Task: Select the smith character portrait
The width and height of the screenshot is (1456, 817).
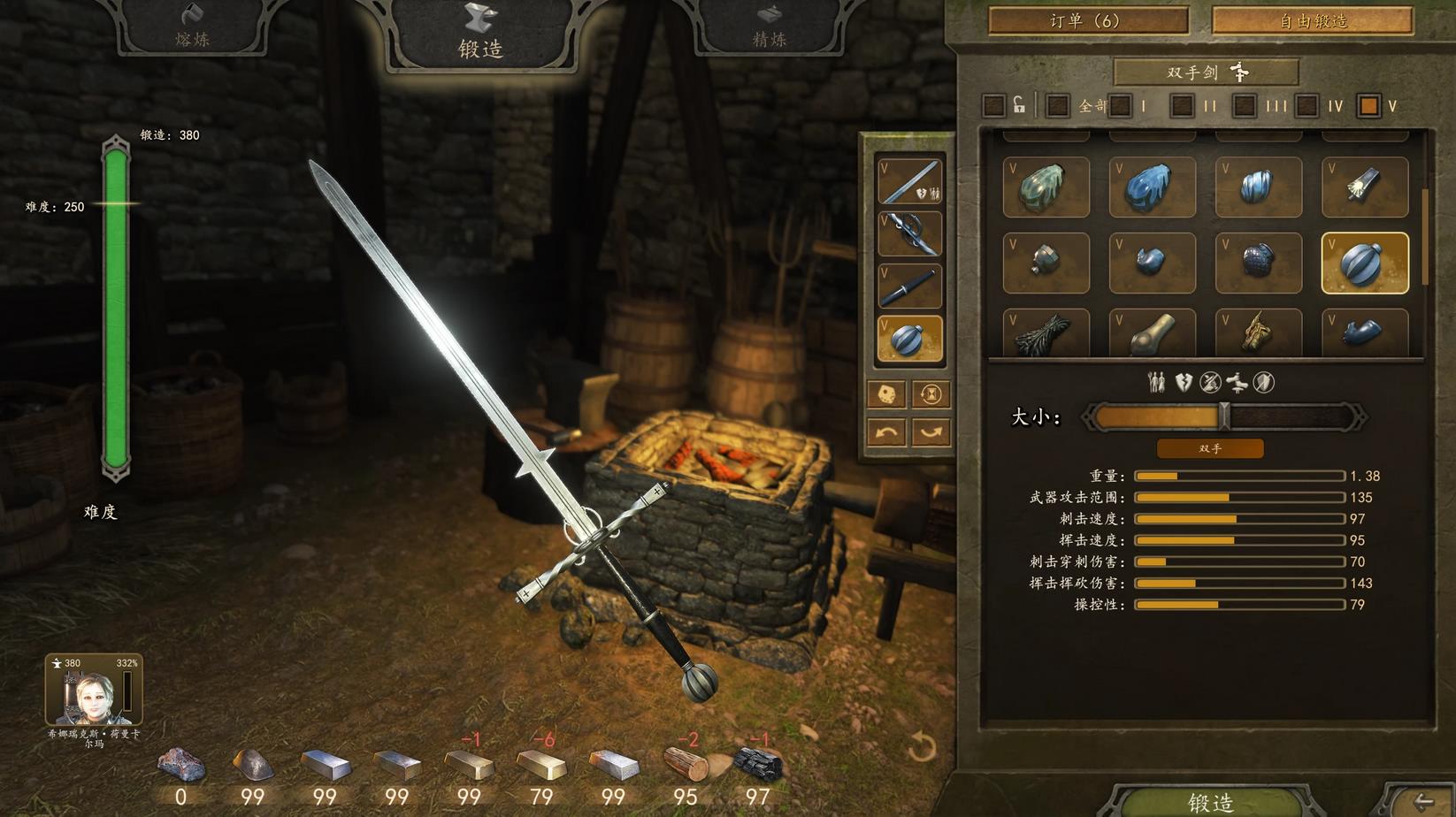Action: [93, 691]
